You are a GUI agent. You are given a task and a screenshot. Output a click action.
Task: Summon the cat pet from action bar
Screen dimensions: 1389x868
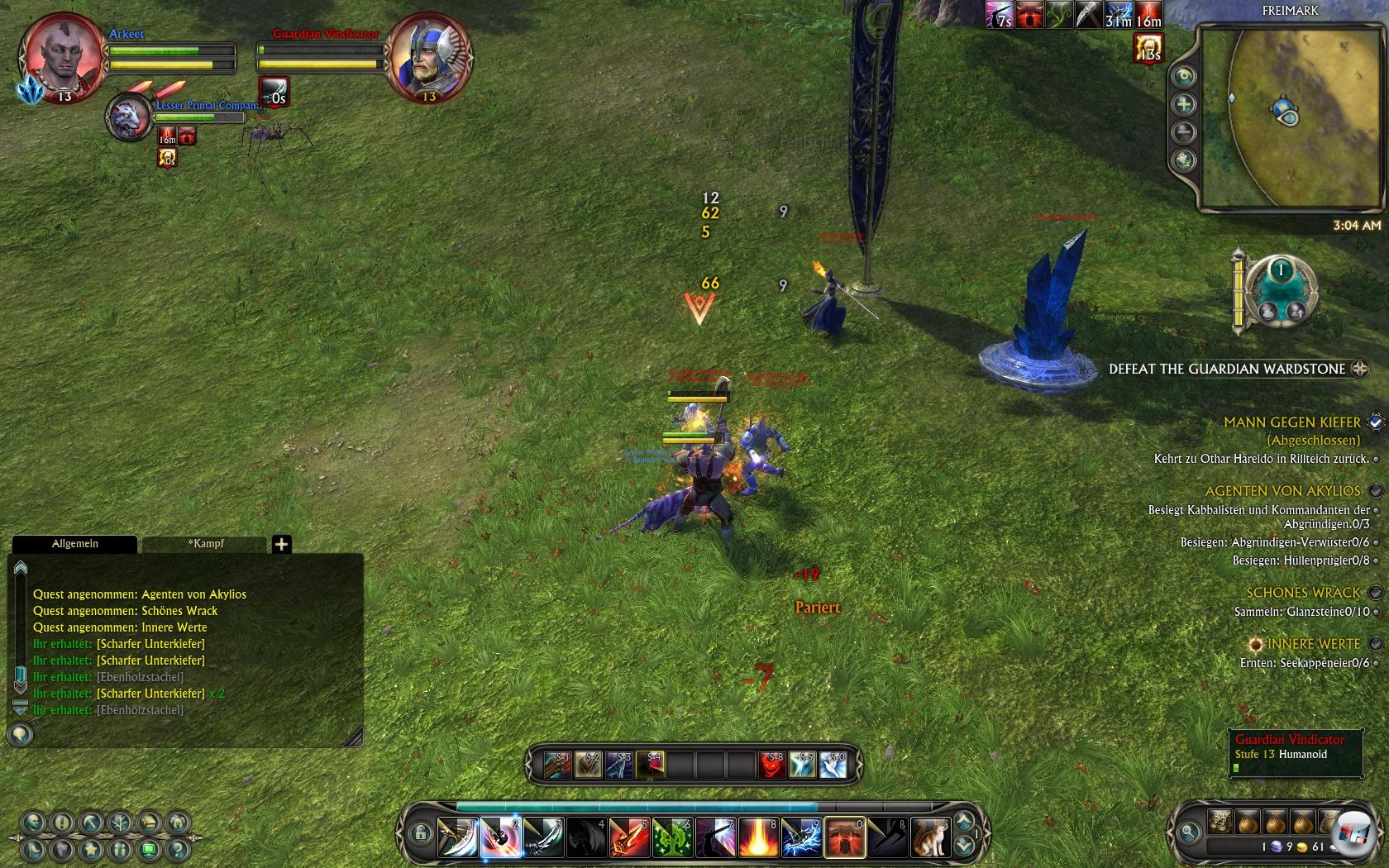(929, 837)
